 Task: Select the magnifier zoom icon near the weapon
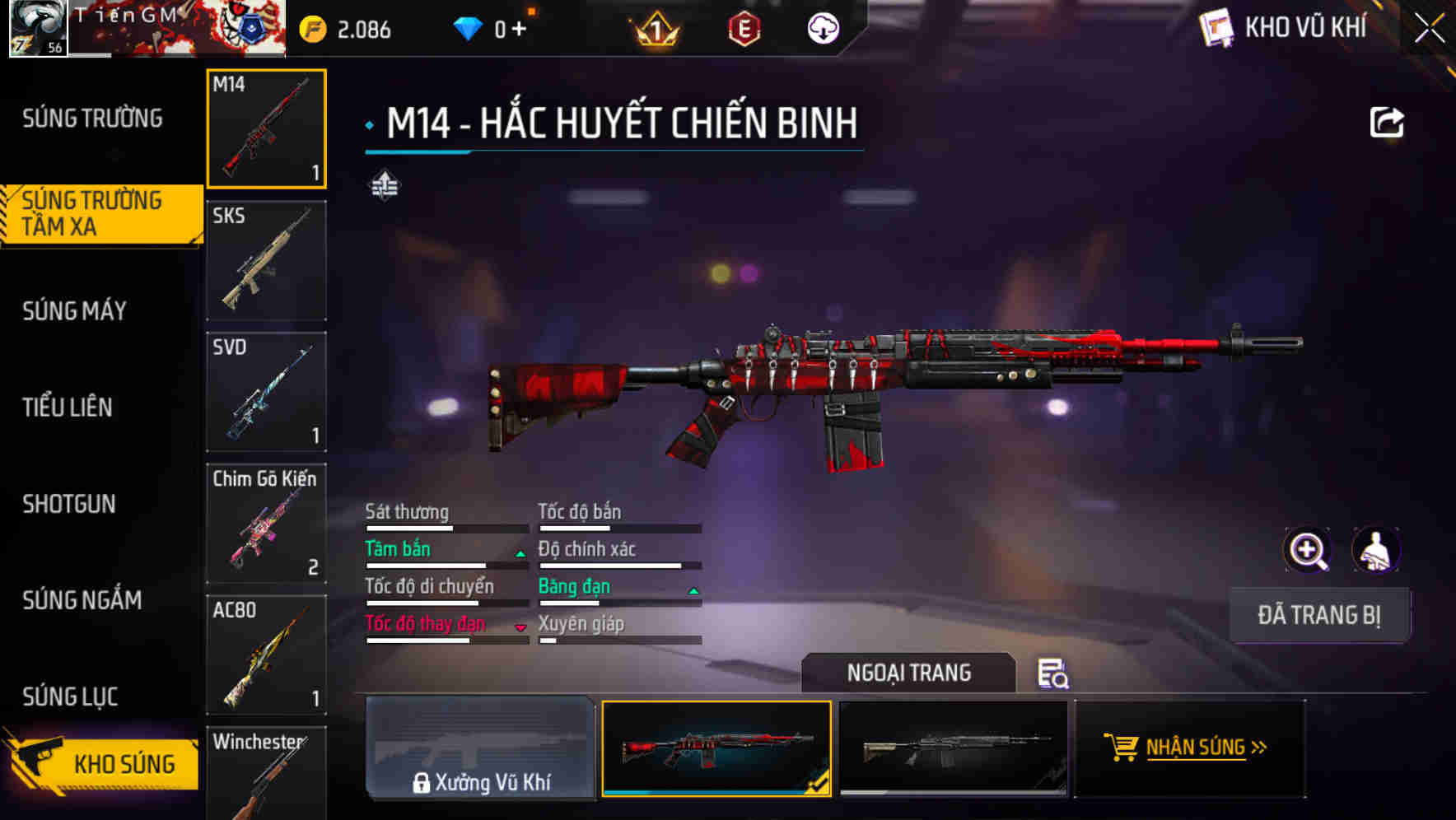[x=1308, y=549]
